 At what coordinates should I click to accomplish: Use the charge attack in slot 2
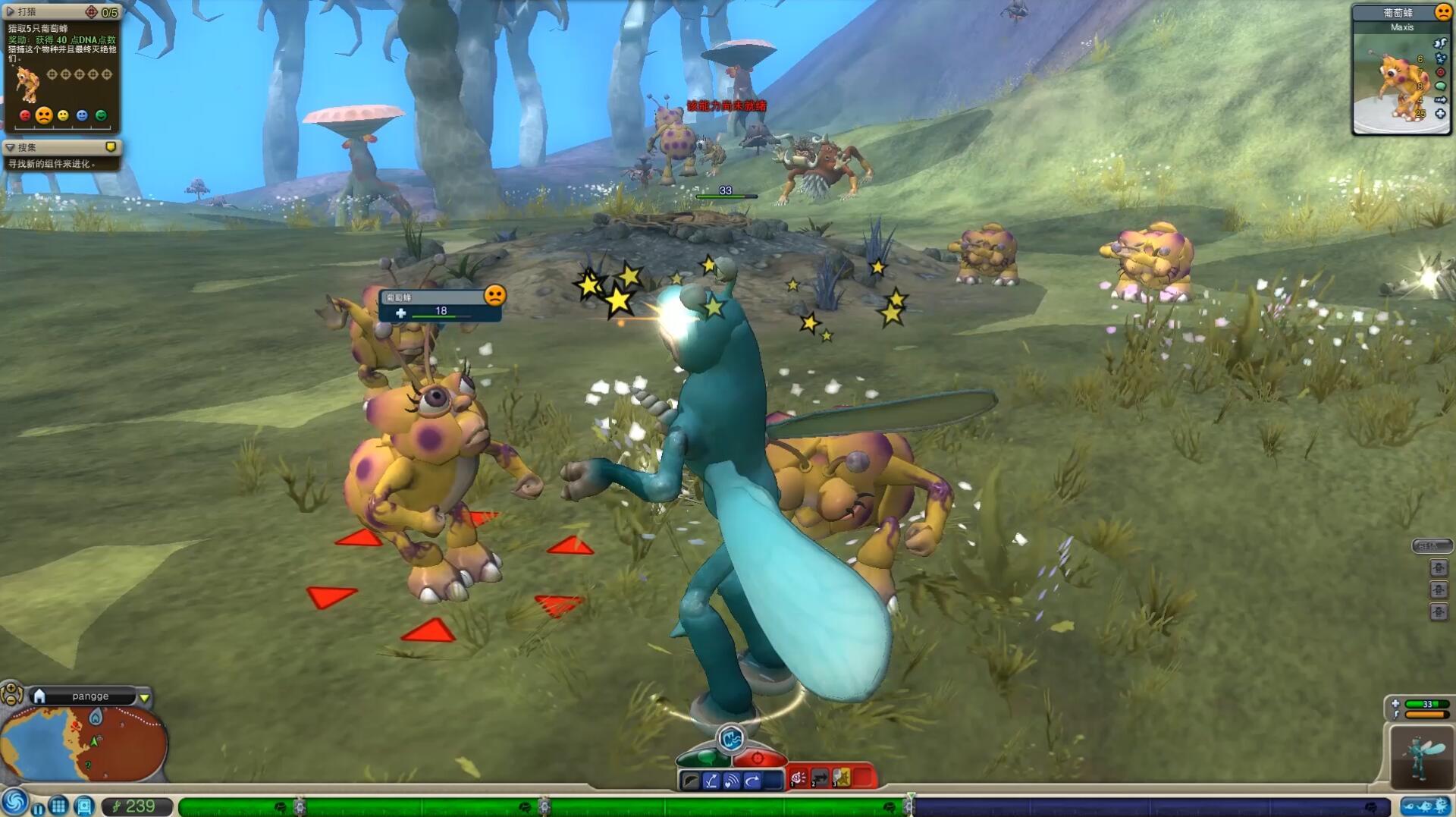click(820, 778)
